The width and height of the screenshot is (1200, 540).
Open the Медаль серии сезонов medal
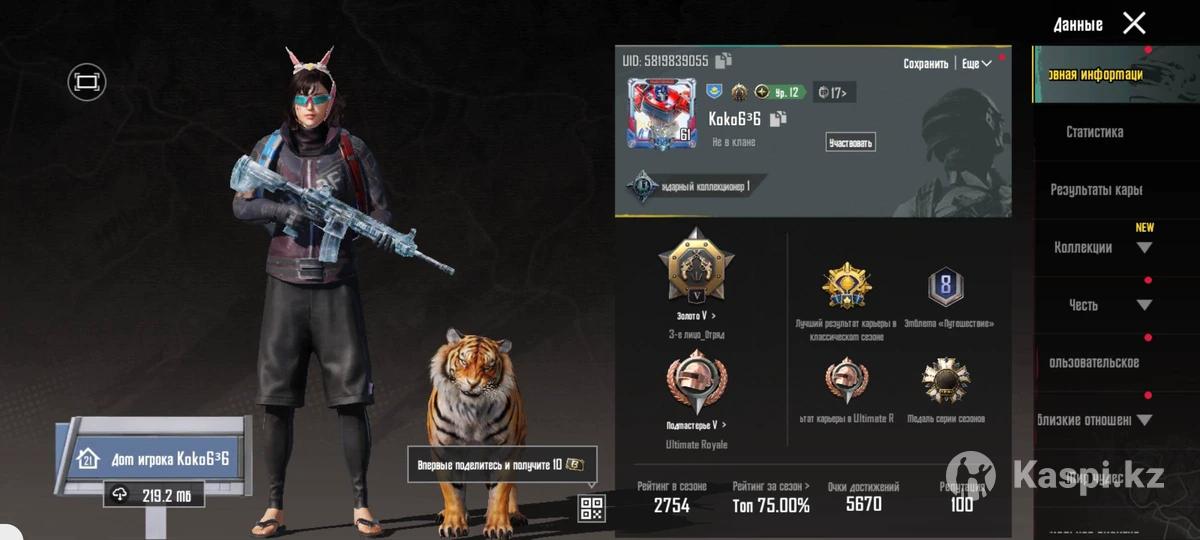coord(945,381)
